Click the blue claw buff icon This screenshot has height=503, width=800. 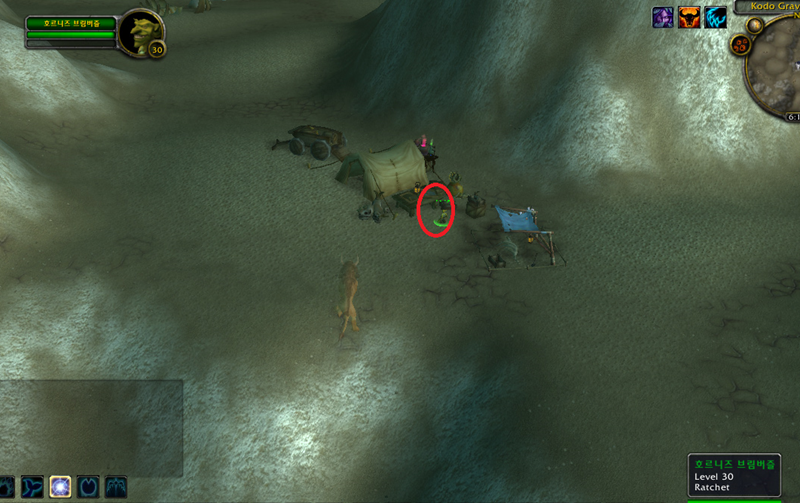[716, 17]
